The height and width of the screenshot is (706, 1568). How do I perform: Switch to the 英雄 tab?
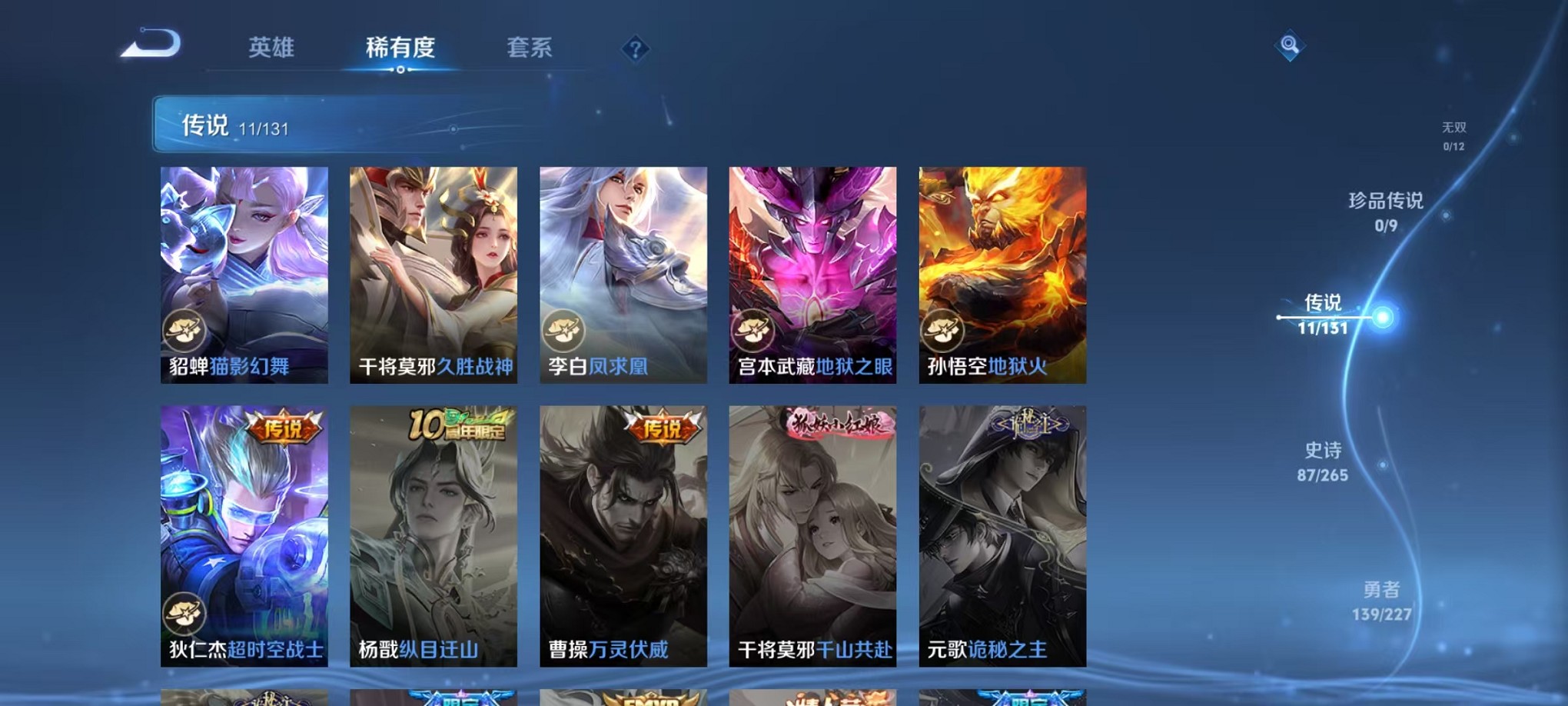271,48
